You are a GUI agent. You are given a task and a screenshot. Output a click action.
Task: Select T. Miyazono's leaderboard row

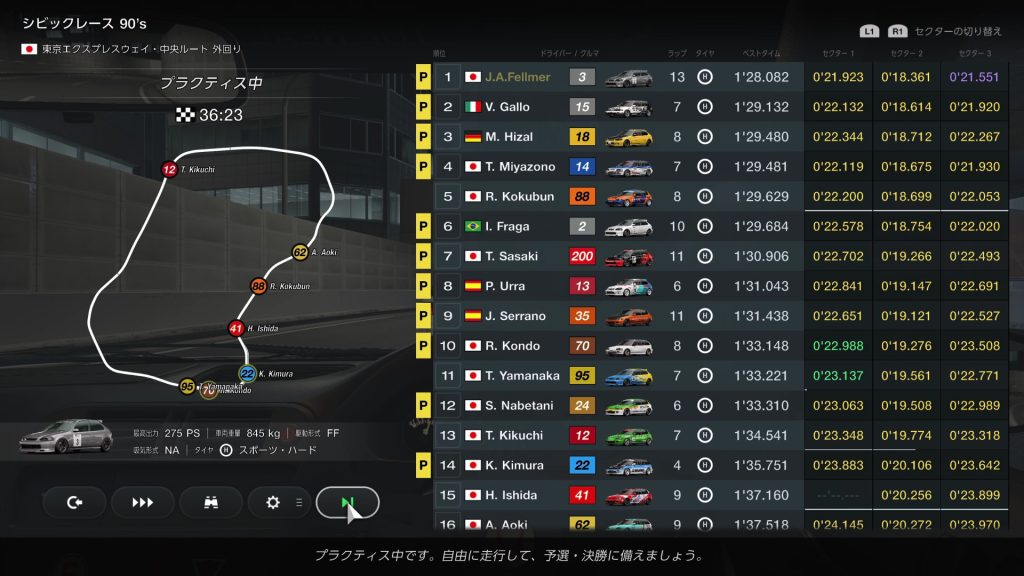click(620, 167)
